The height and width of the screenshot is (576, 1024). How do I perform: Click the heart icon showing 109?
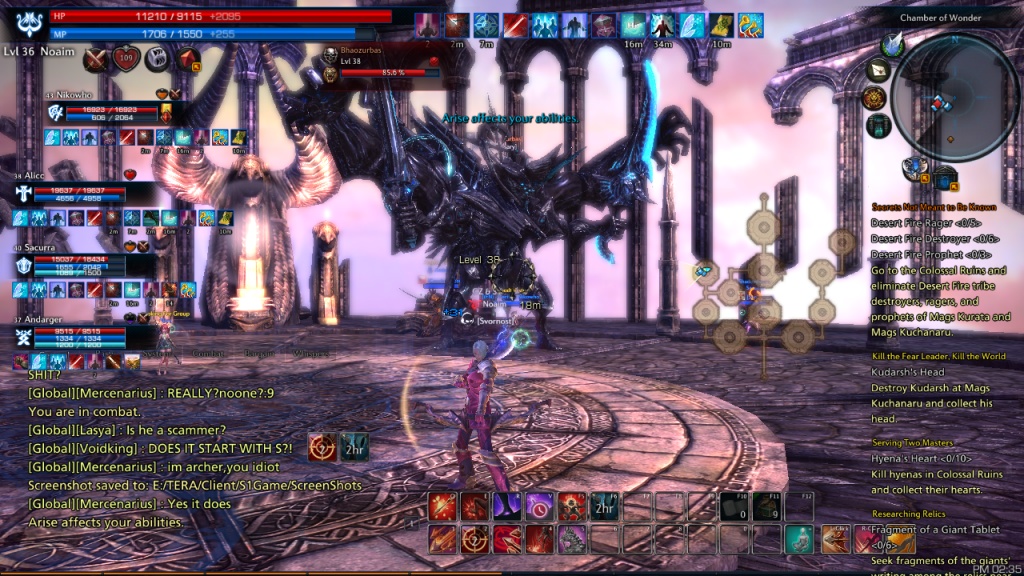point(127,59)
